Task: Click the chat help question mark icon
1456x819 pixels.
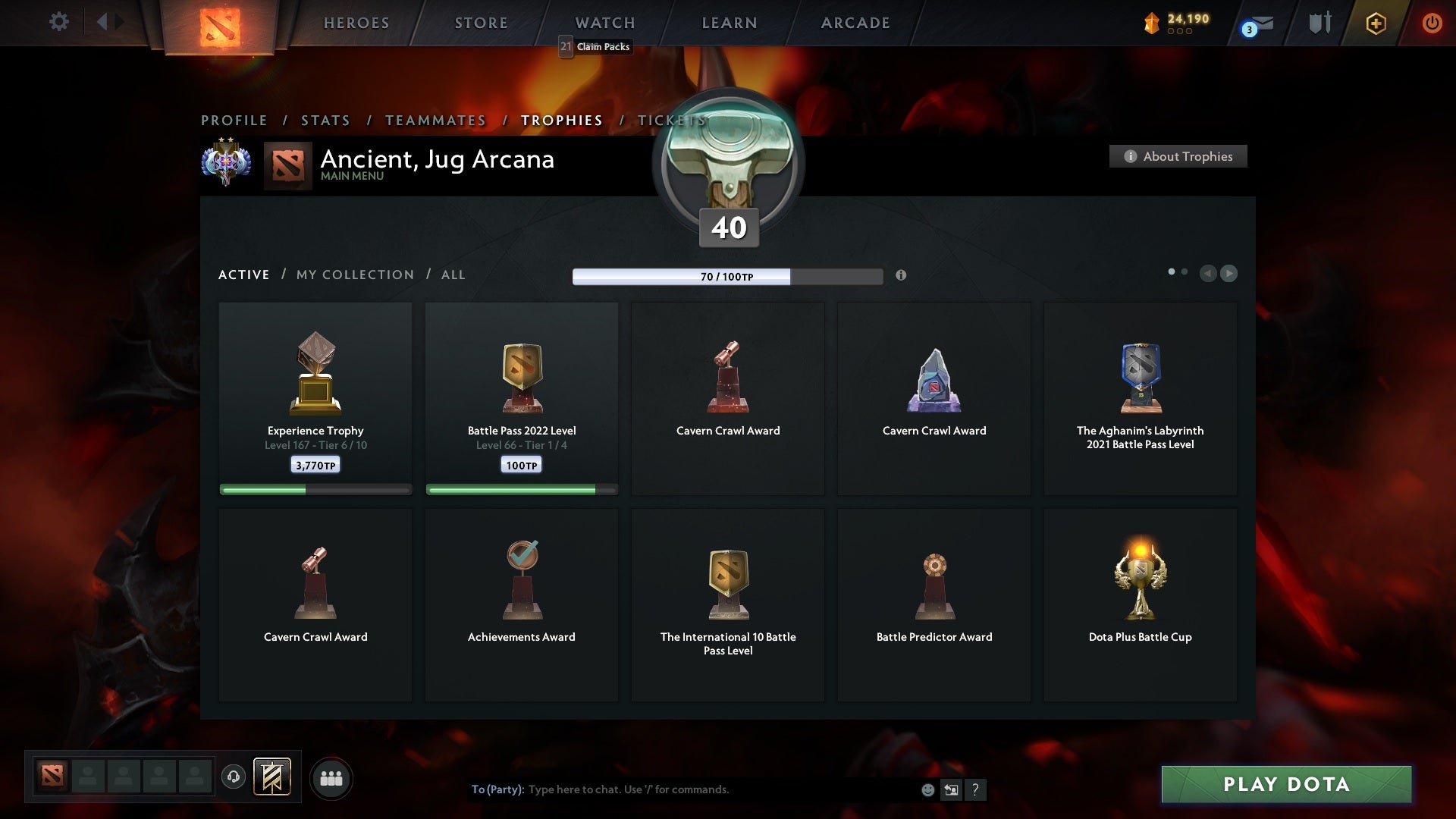Action: click(x=976, y=789)
